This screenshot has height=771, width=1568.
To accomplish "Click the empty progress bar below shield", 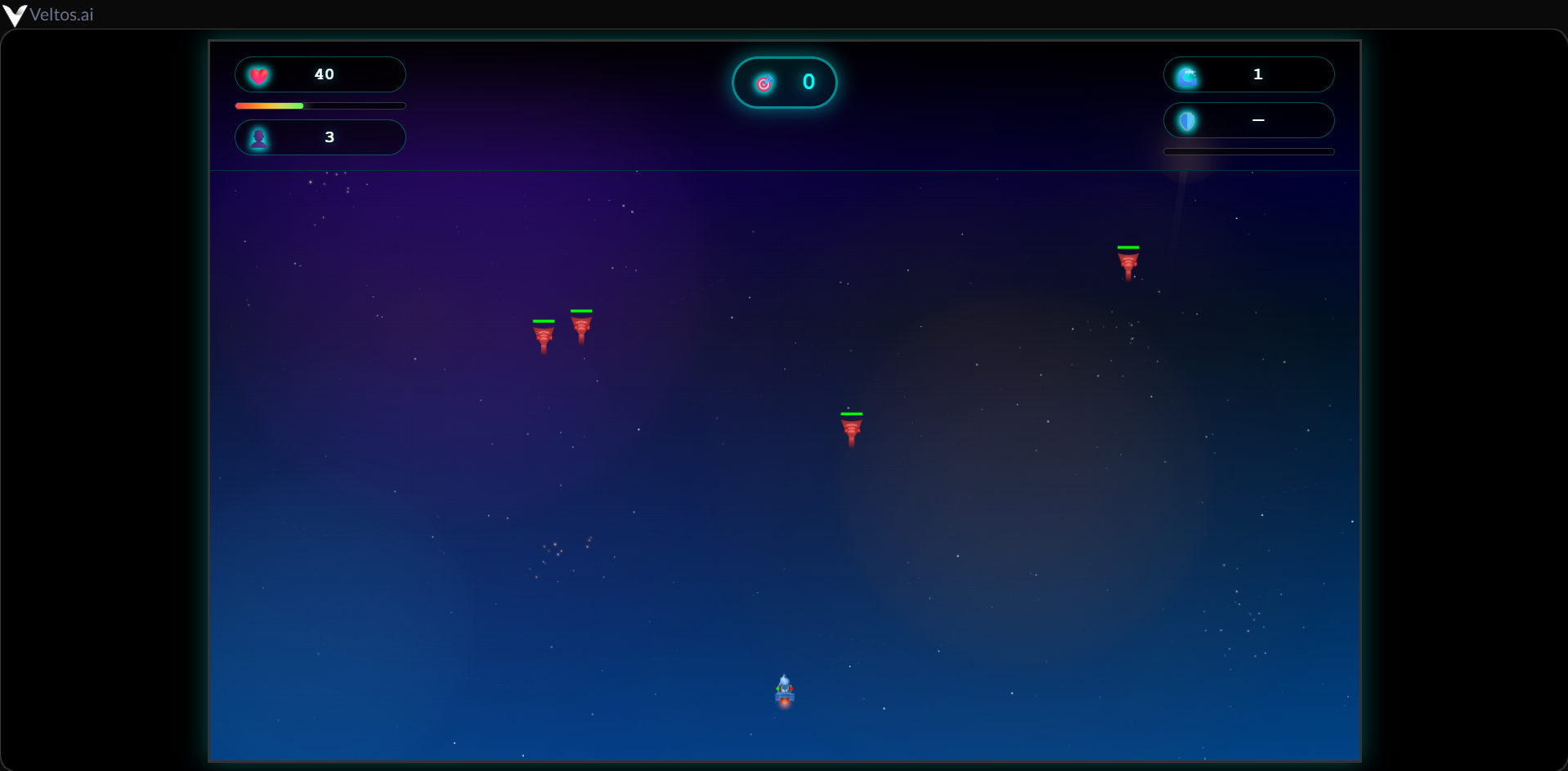I will [1248, 151].
